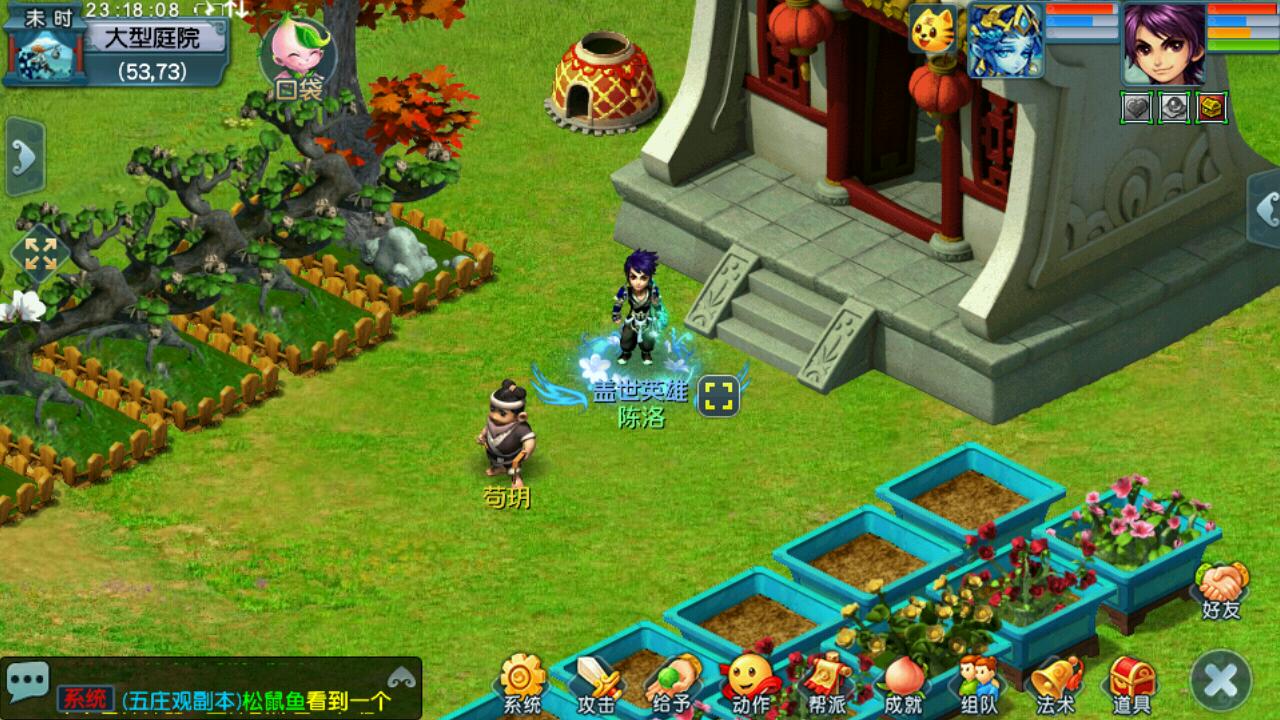The height and width of the screenshot is (720, 1280).
Task: Open the 系统 (System) gear menu
Action: pos(522,683)
